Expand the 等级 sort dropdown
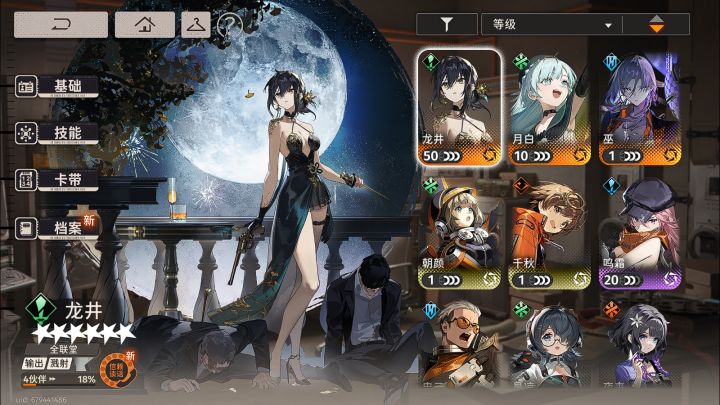 point(550,24)
